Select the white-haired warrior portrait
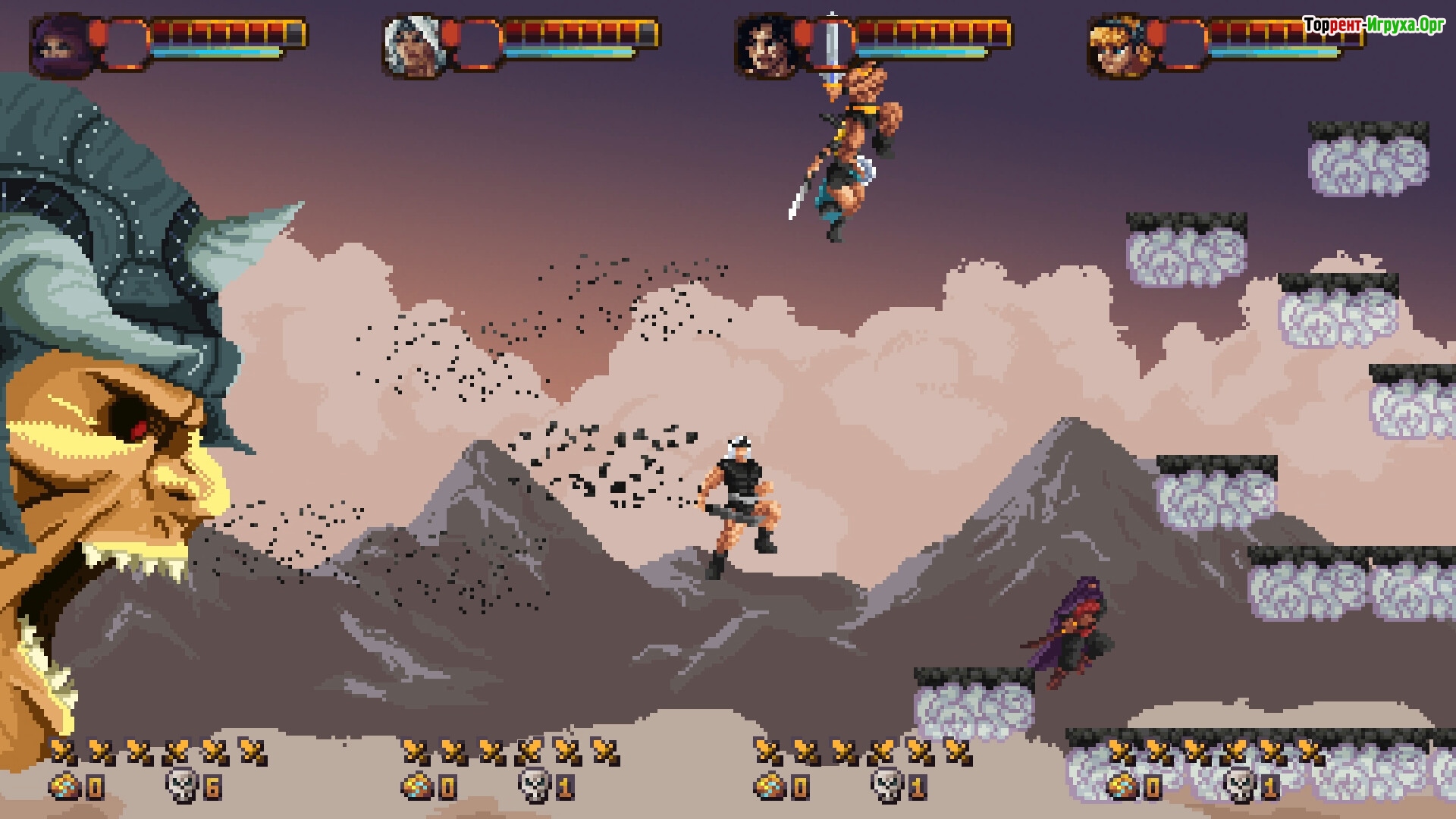1456x819 pixels. click(413, 45)
